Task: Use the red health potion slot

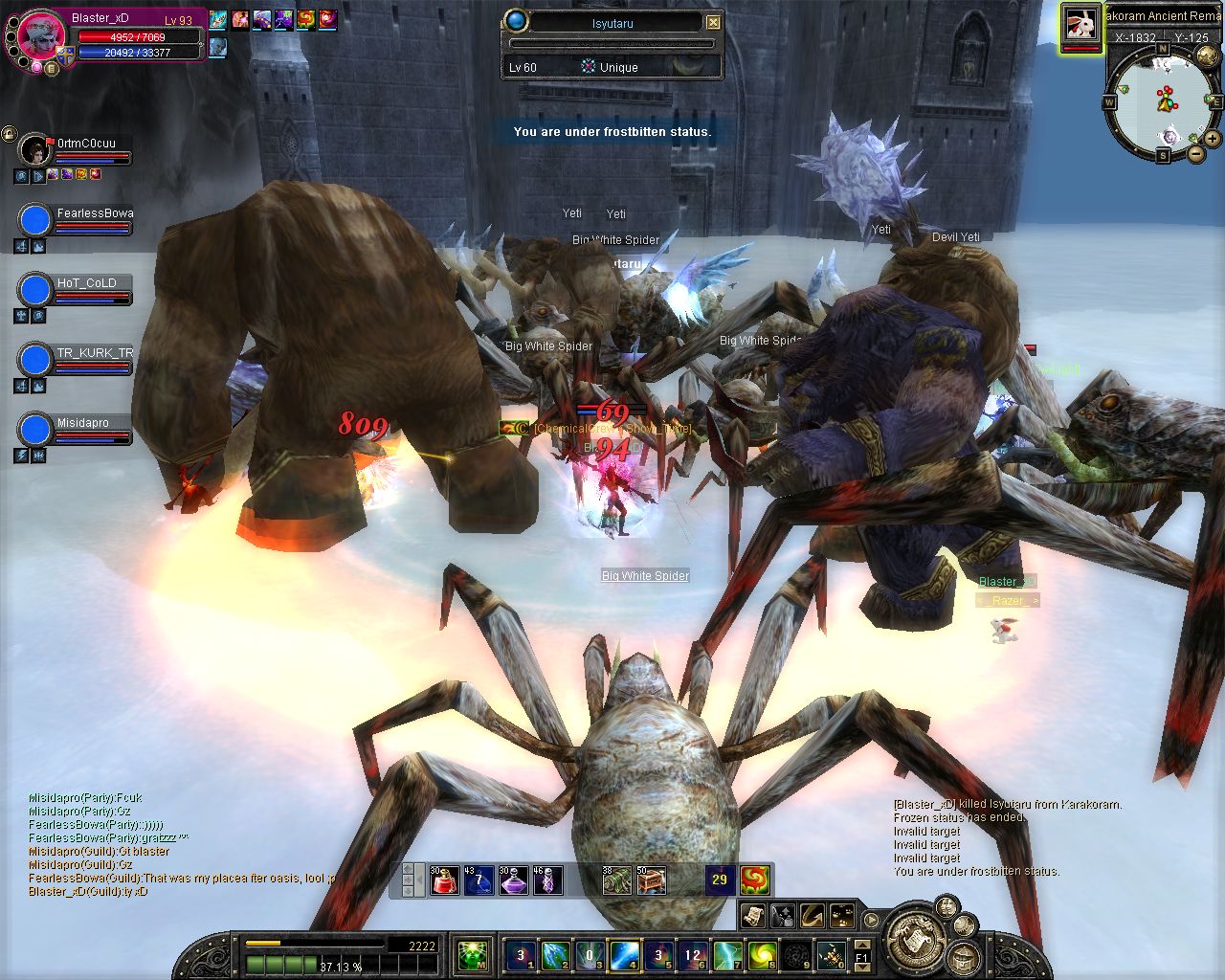Action: click(x=444, y=880)
